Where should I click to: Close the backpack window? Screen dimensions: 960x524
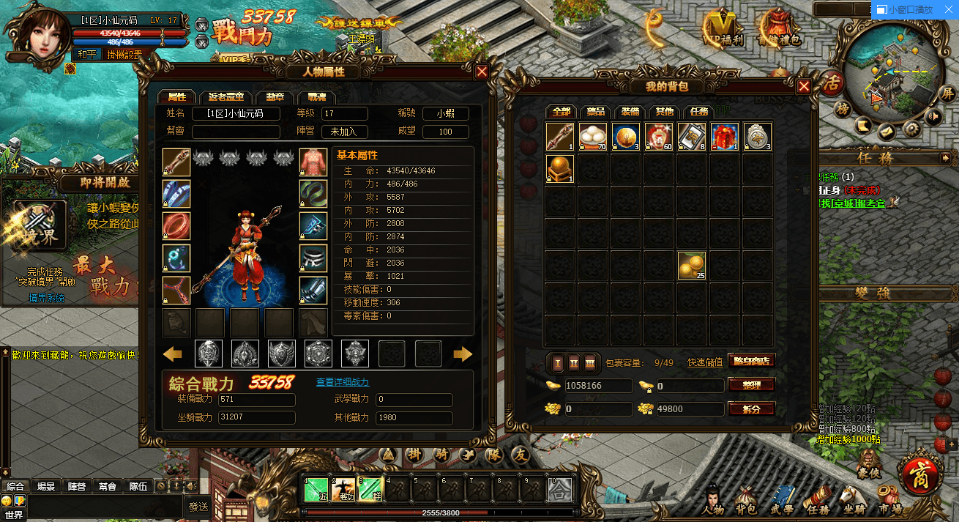803,86
